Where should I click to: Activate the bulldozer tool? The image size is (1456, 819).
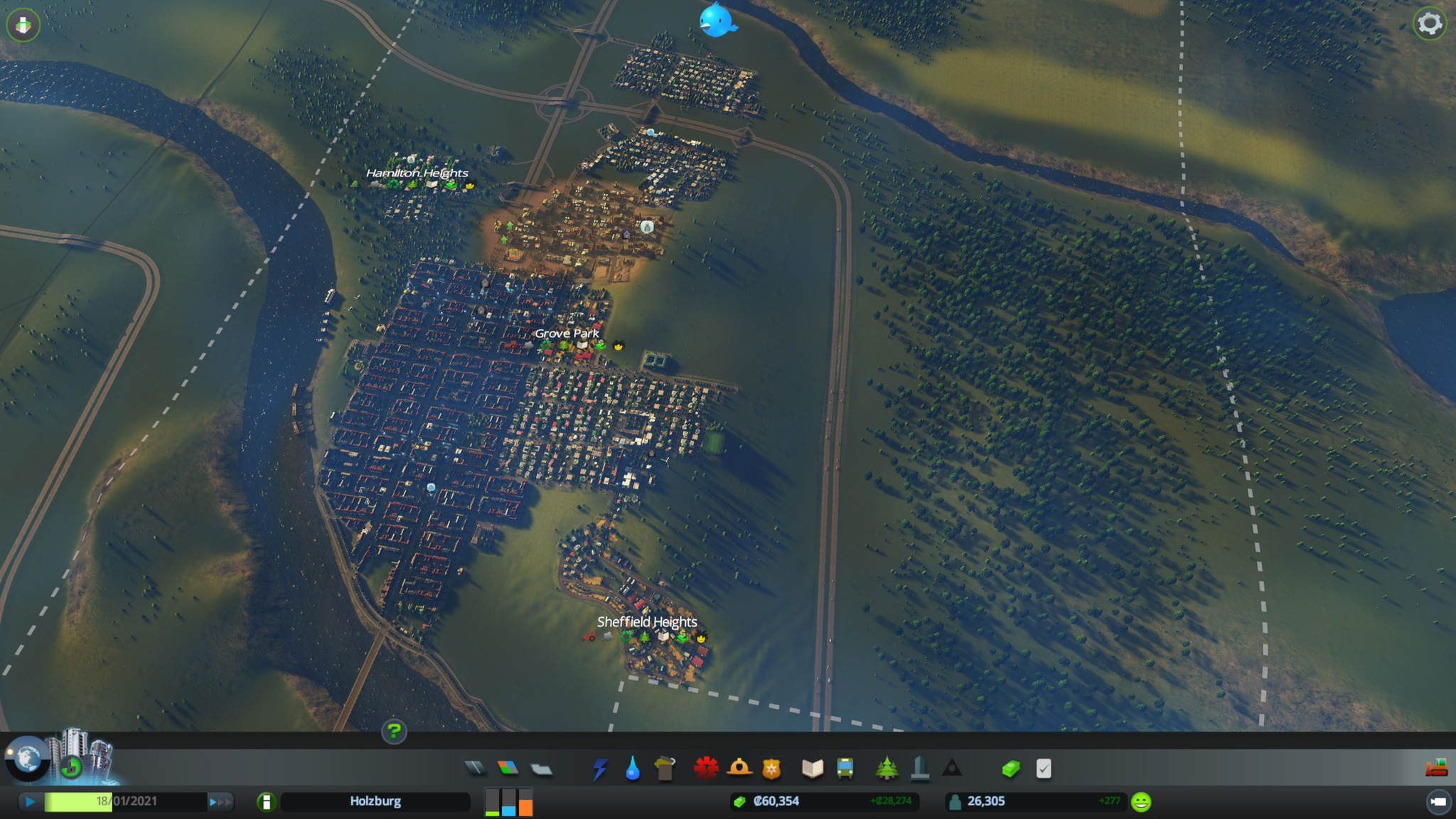(1436, 768)
